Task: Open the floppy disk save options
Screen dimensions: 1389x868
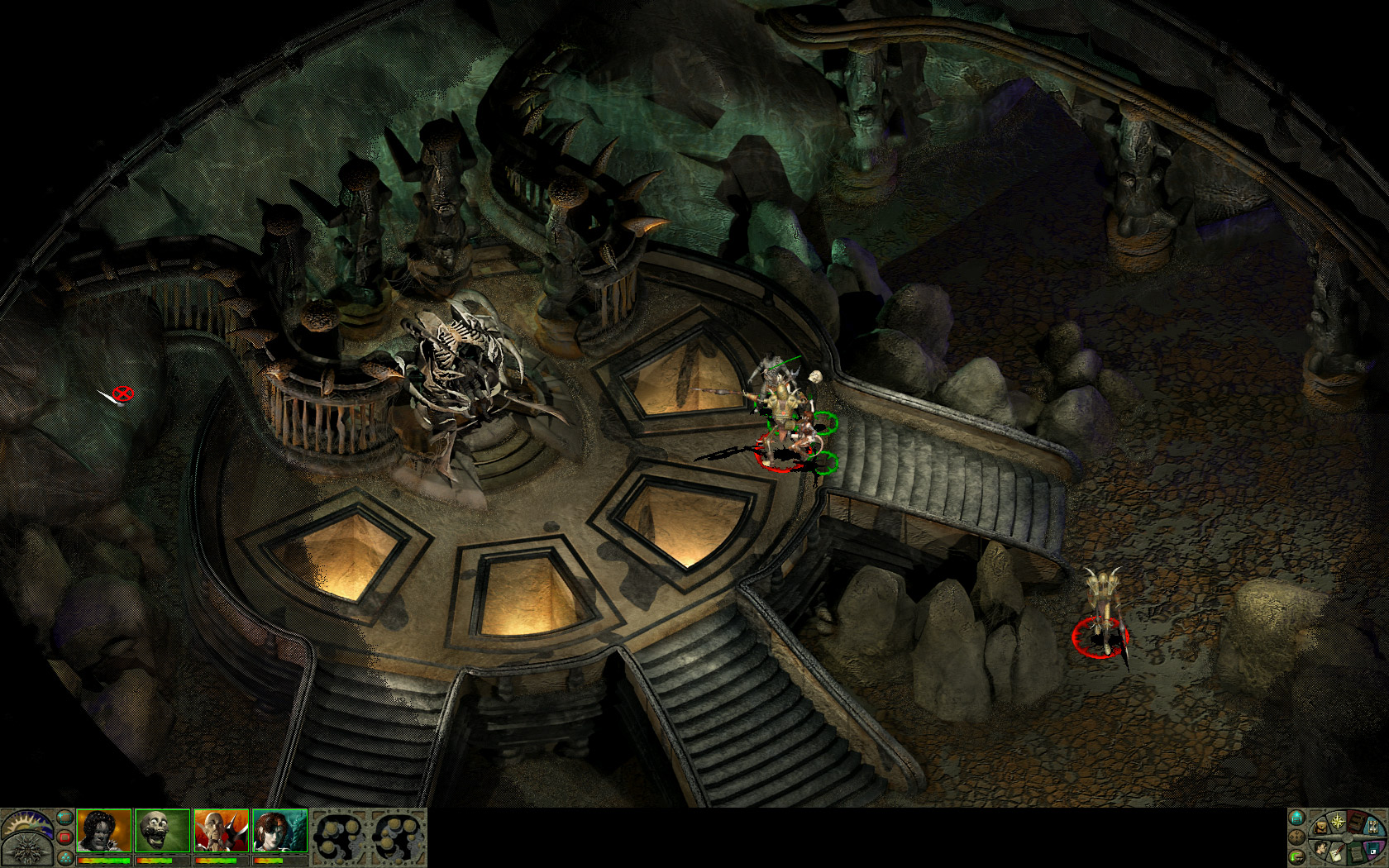Action: pyautogui.click(x=1373, y=848)
